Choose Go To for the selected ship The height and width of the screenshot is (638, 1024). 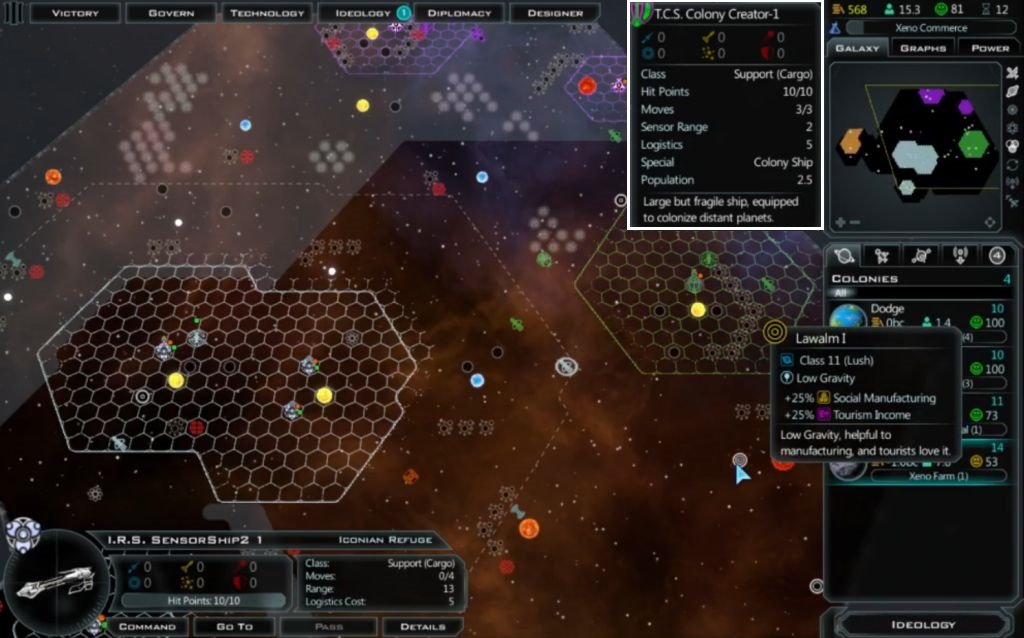point(236,627)
